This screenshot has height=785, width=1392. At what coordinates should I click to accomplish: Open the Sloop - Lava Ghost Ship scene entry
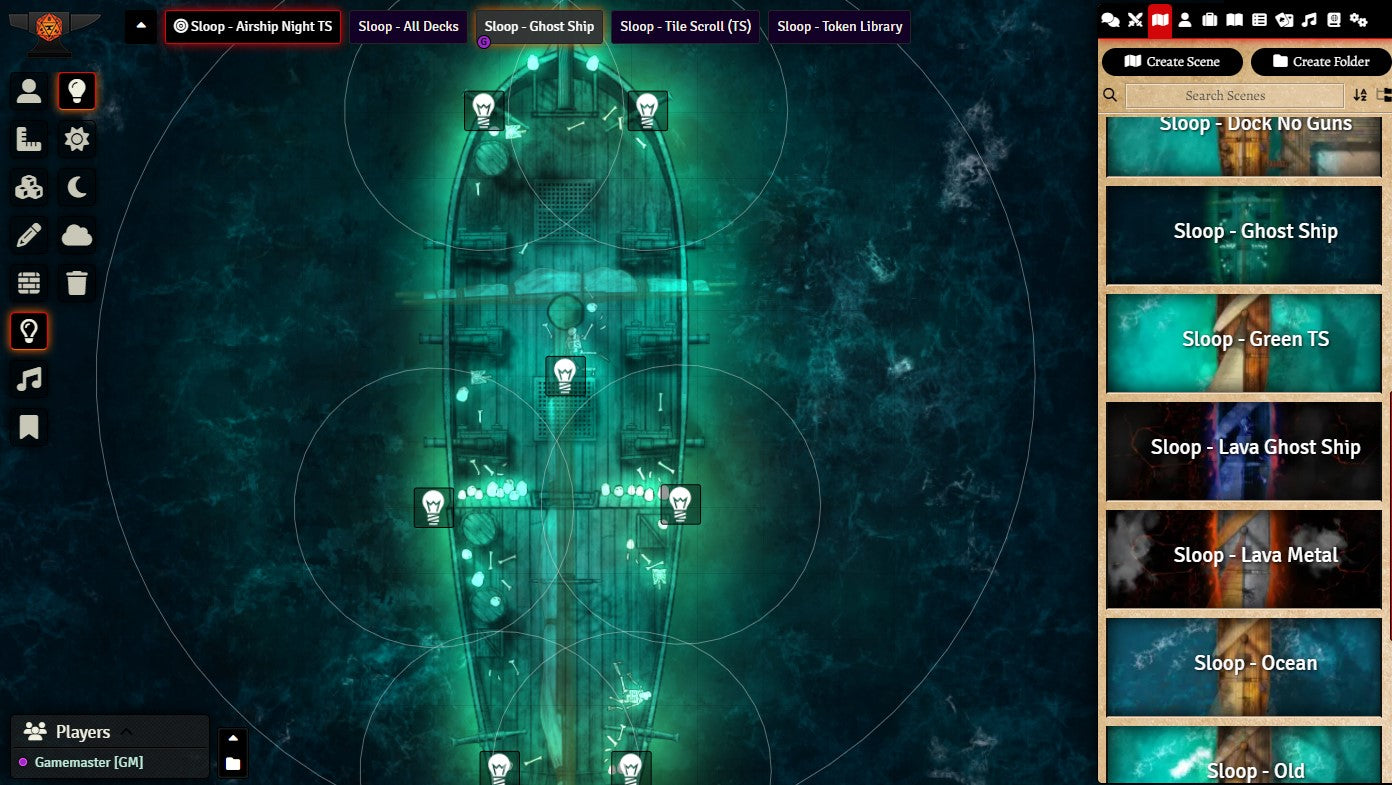click(x=1255, y=447)
